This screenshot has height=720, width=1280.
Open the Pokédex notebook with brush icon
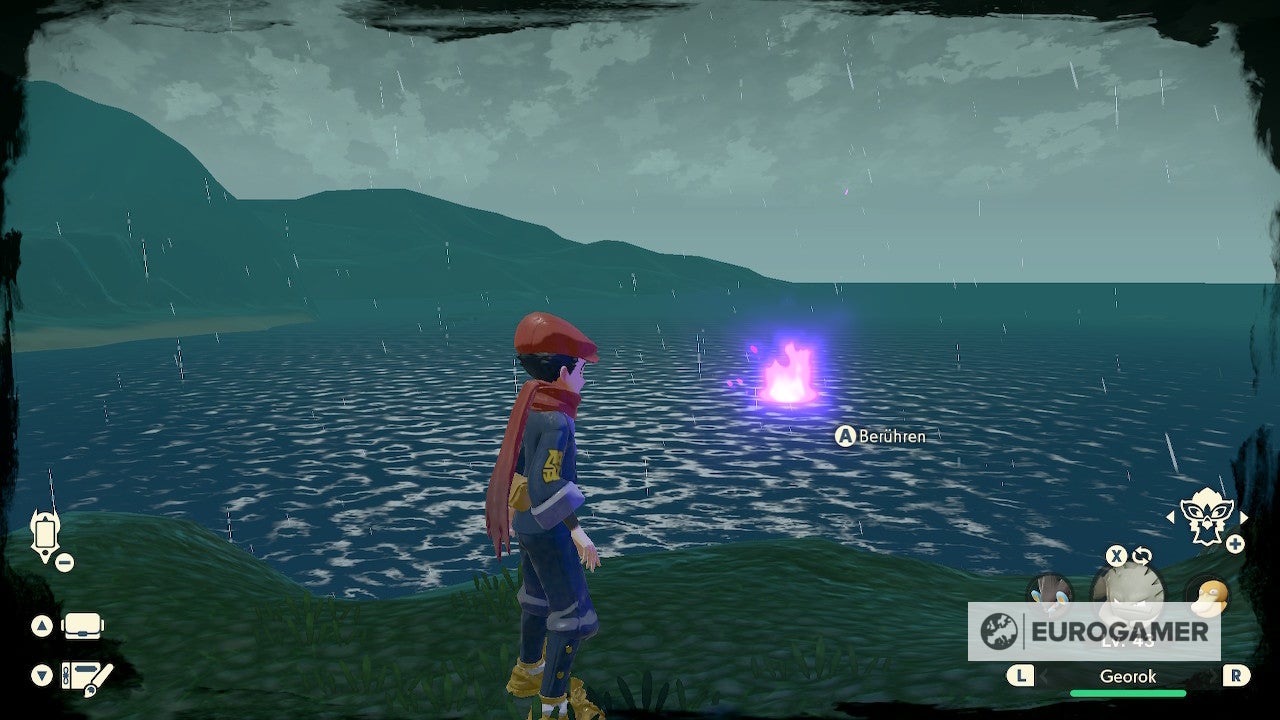[x=86, y=676]
